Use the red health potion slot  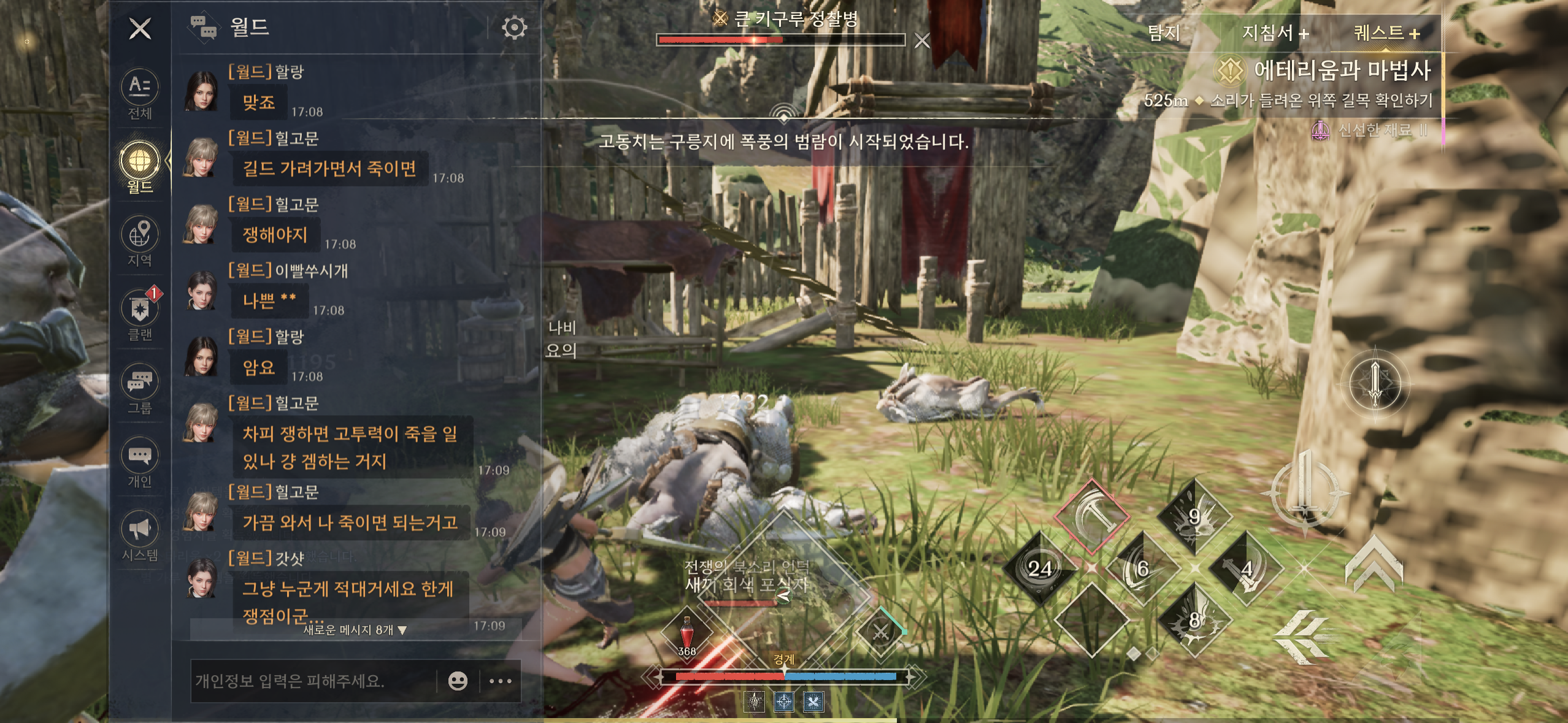(687, 632)
